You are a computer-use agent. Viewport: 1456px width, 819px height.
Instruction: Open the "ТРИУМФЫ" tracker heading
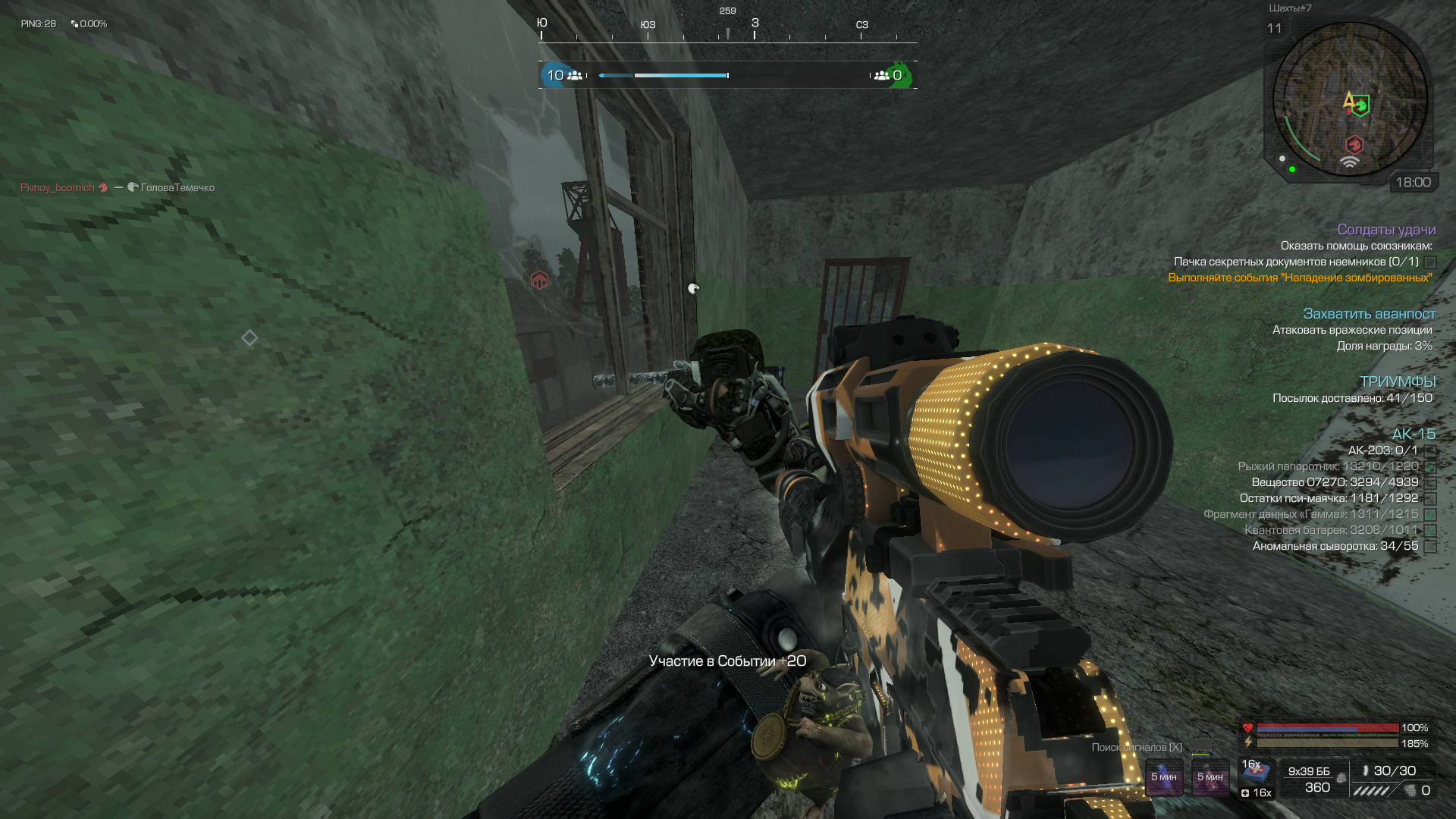tap(1398, 381)
